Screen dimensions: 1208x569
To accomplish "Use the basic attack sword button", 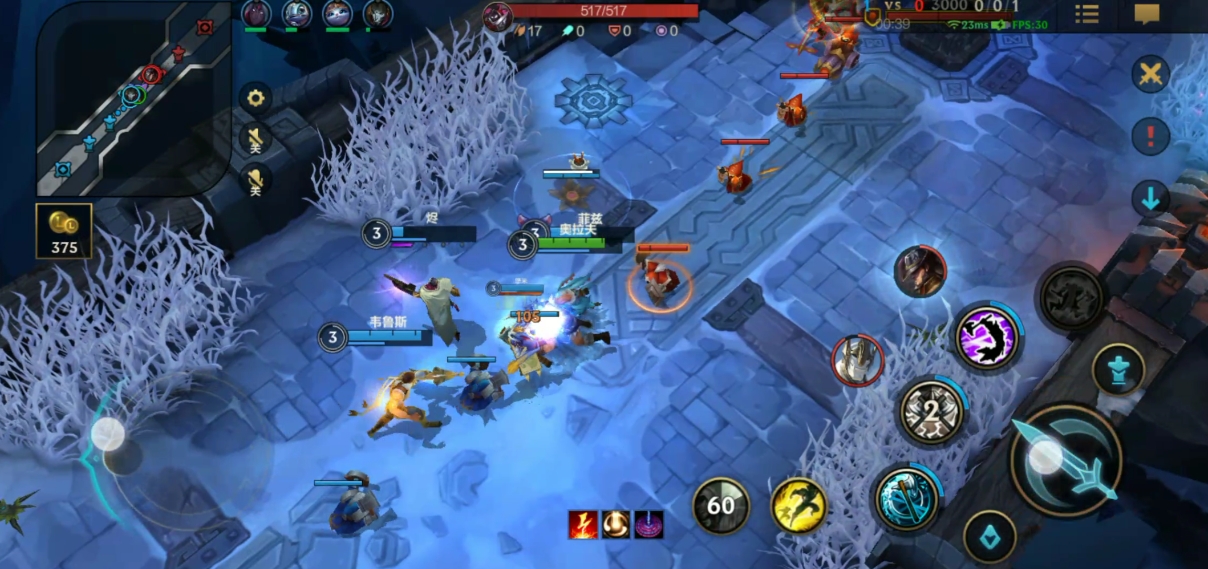I will [x=1065, y=460].
